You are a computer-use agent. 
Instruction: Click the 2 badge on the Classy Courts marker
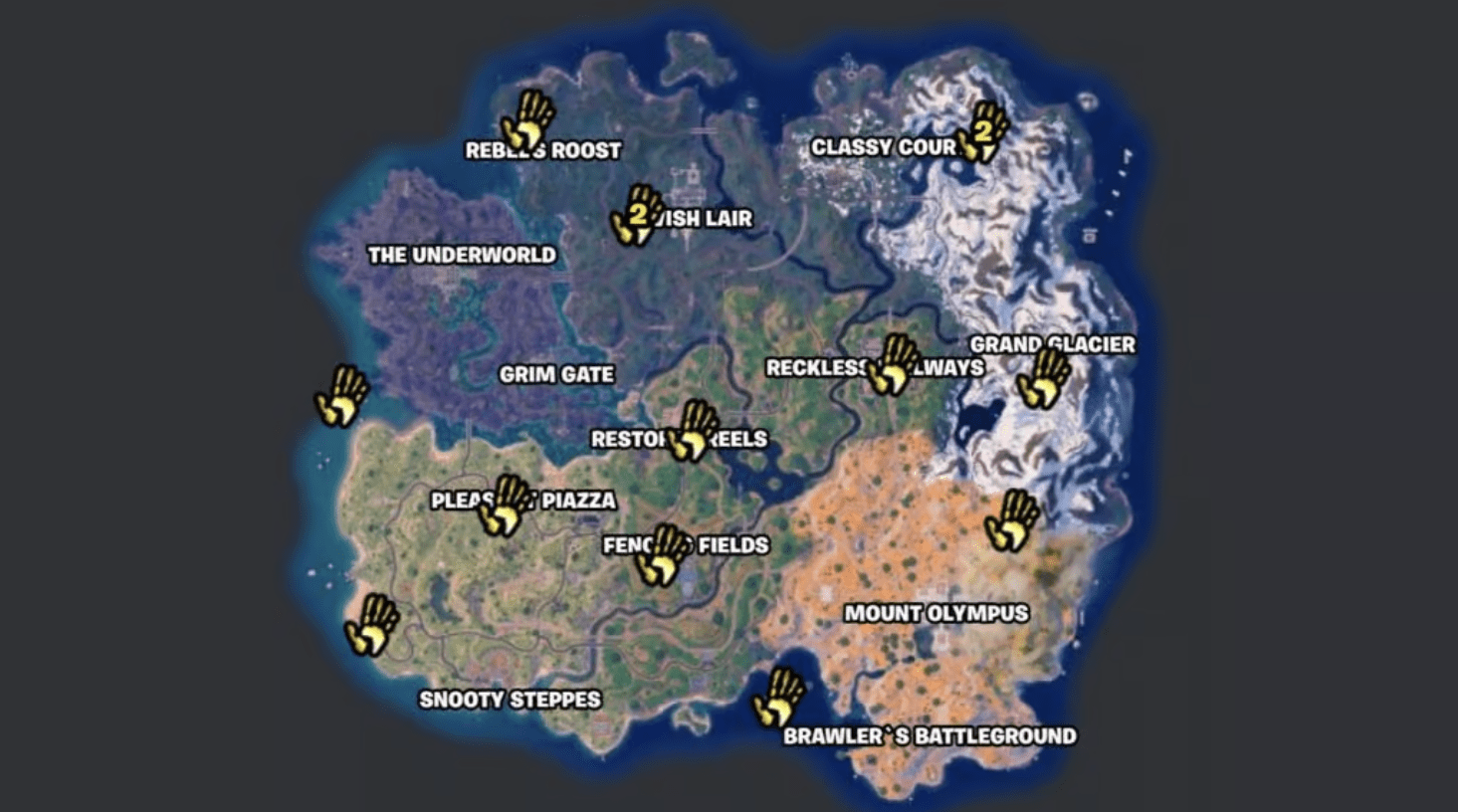point(984,128)
